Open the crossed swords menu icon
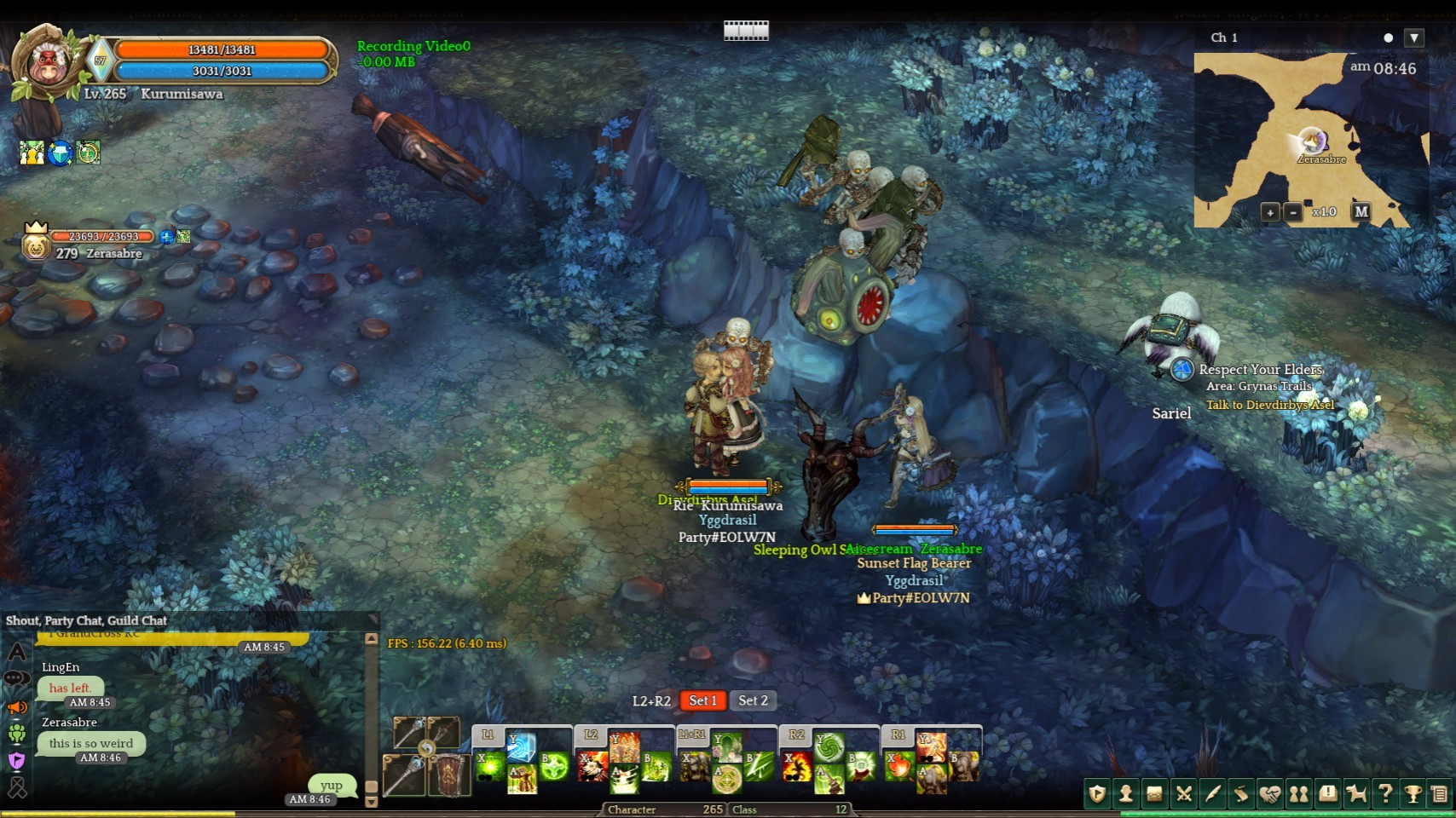Viewport: 1456px width, 818px height. tap(1183, 794)
